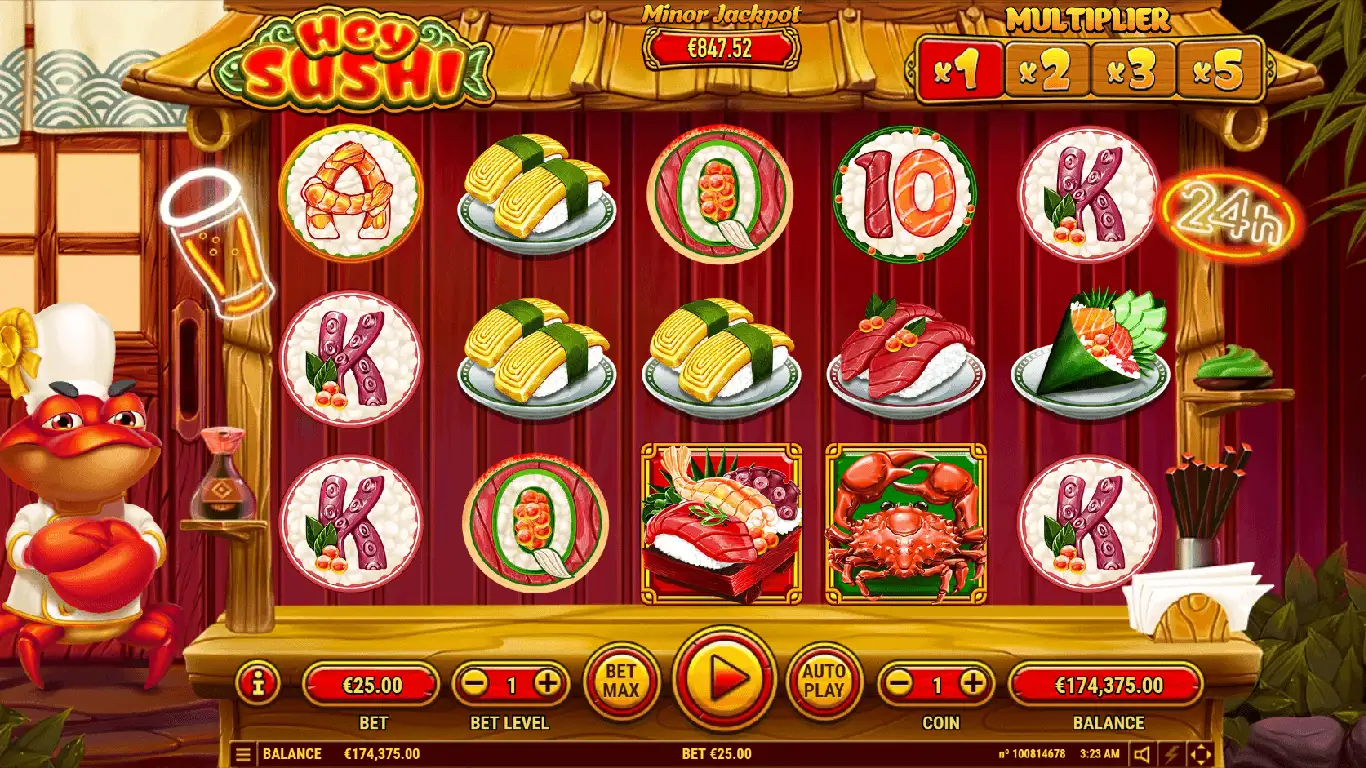Image resolution: width=1366 pixels, height=768 pixels.
Task: Increase the bet level
Action: [x=547, y=684]
